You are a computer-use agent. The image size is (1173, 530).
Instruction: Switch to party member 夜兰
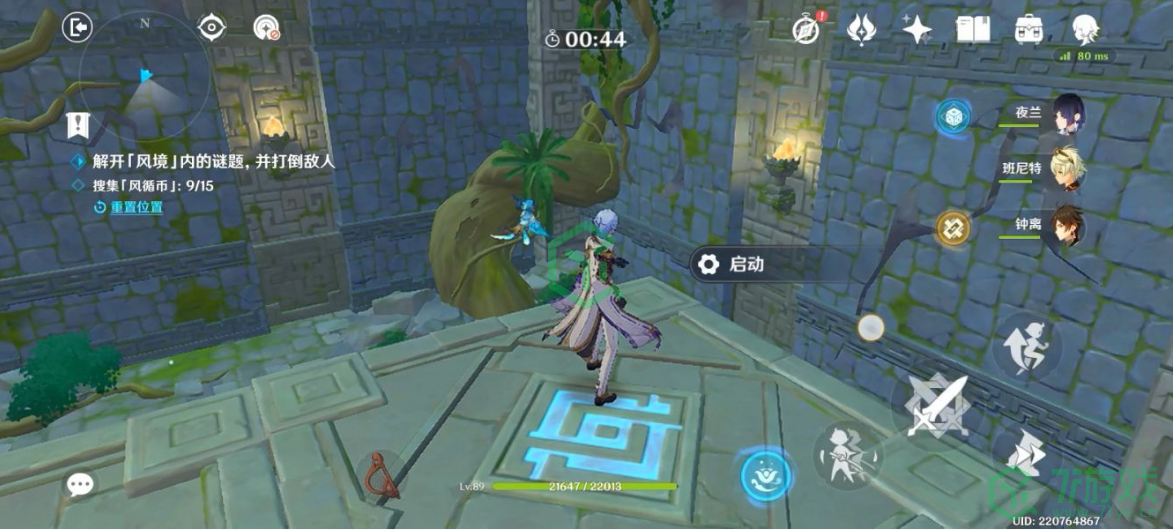(x=1068, y=114)
